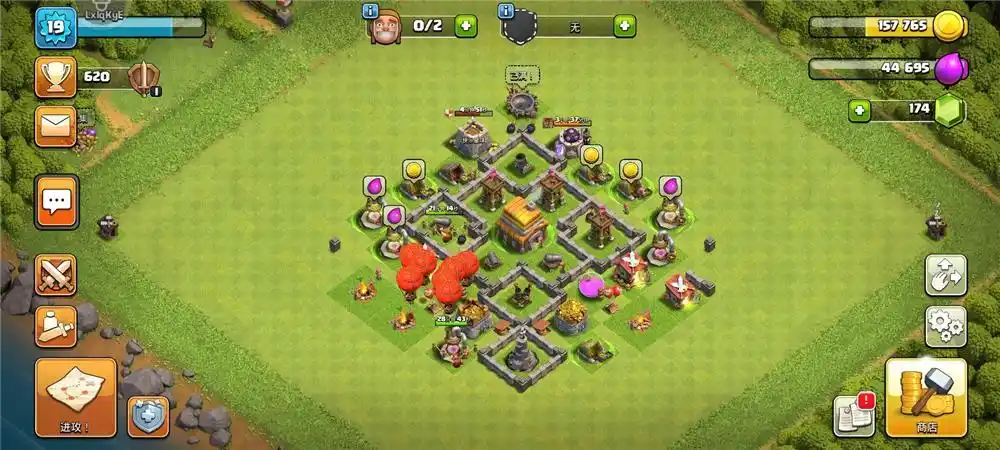Screen dimensions: 1000x450
Task: Open the mail inbox envelope
Action: point(56,126)
